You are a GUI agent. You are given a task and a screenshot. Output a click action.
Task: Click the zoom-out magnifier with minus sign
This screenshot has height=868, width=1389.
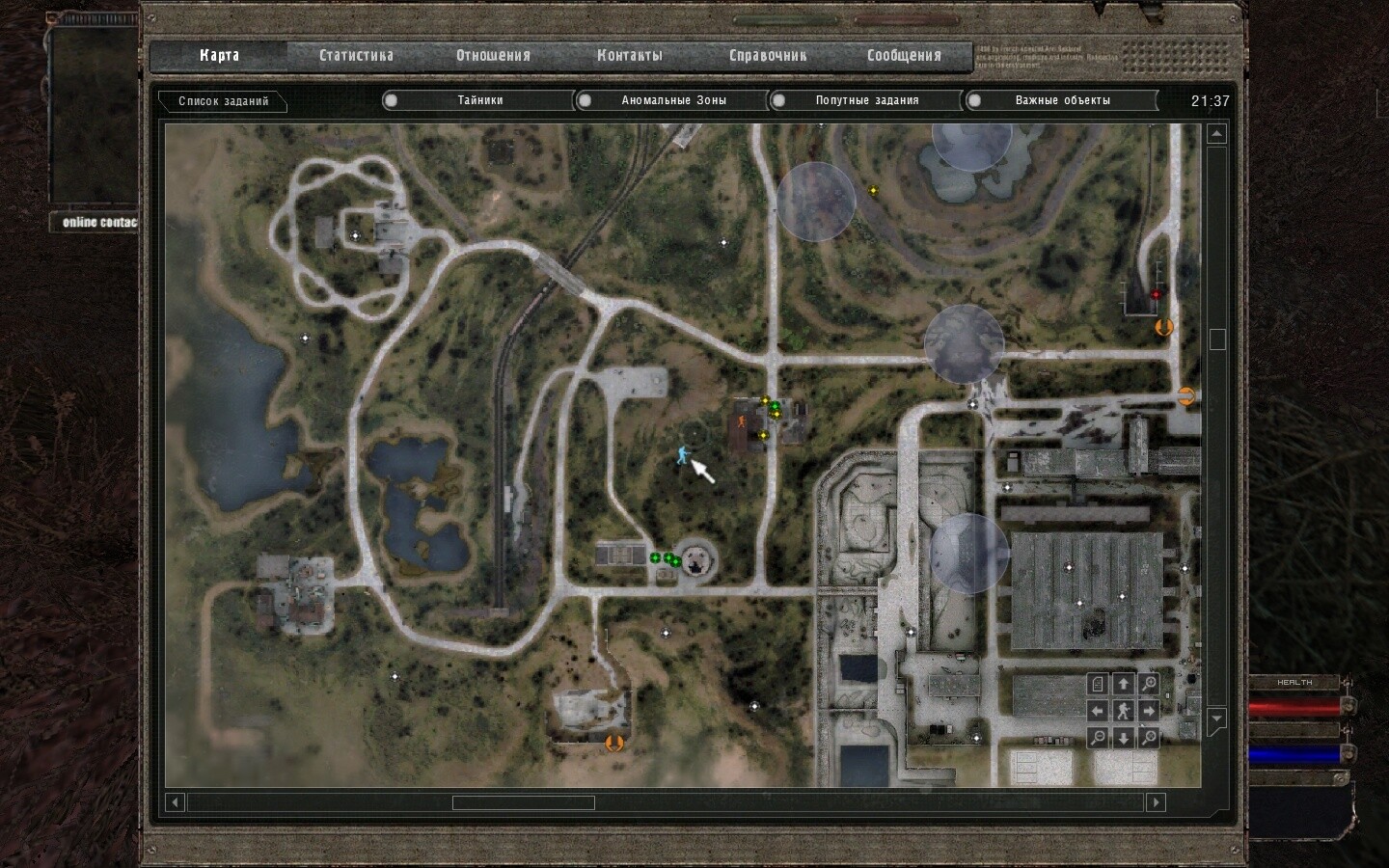[1098, 738]
